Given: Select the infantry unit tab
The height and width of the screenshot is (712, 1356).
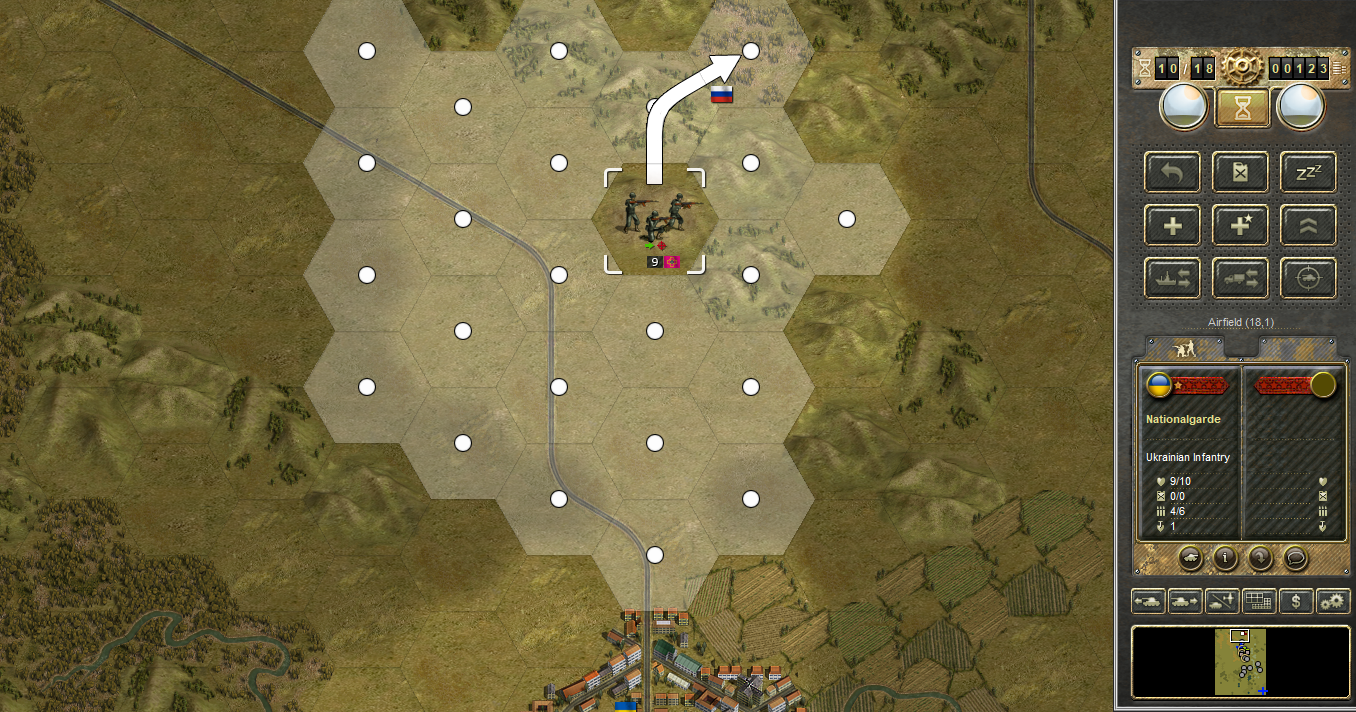Looking at the screenshot, I should pos(1184,348).
